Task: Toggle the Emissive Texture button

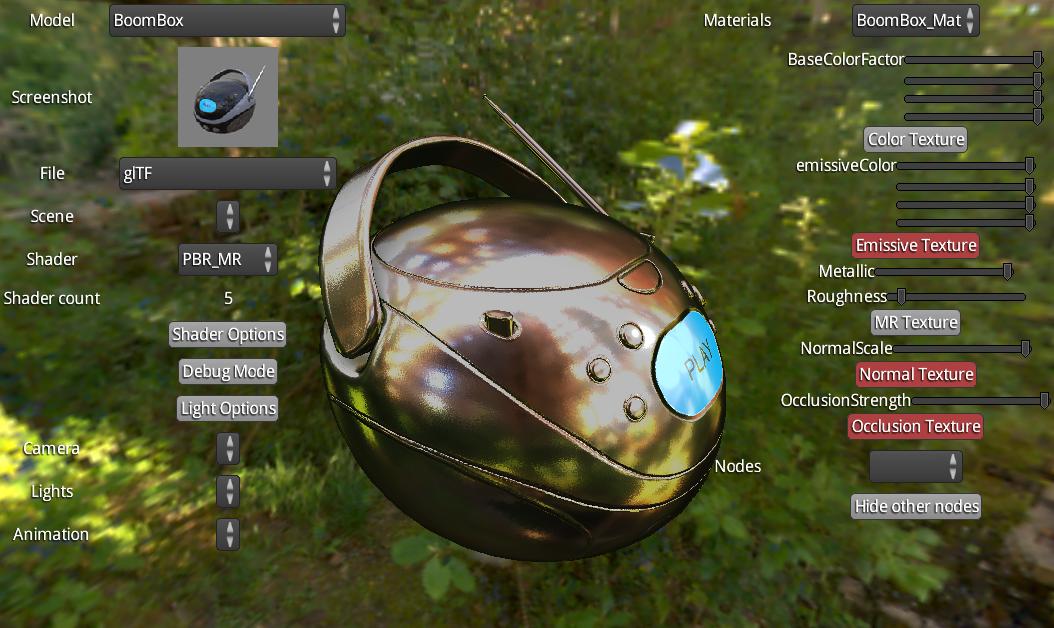Action: click(x=916, y=245)
